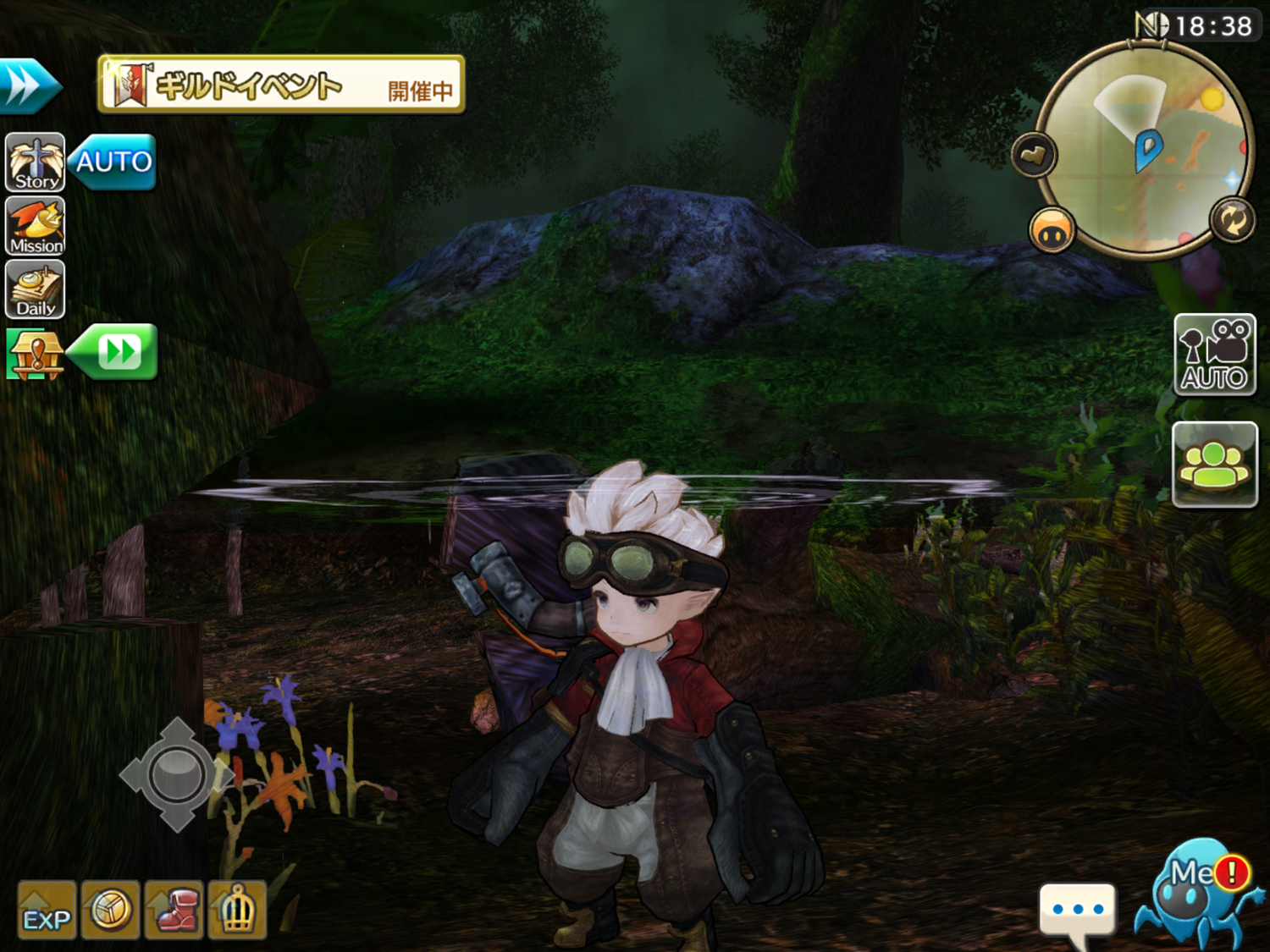Open the Story quest icon
This screenshot has width=1270, height=952.
tap(36, 162)
